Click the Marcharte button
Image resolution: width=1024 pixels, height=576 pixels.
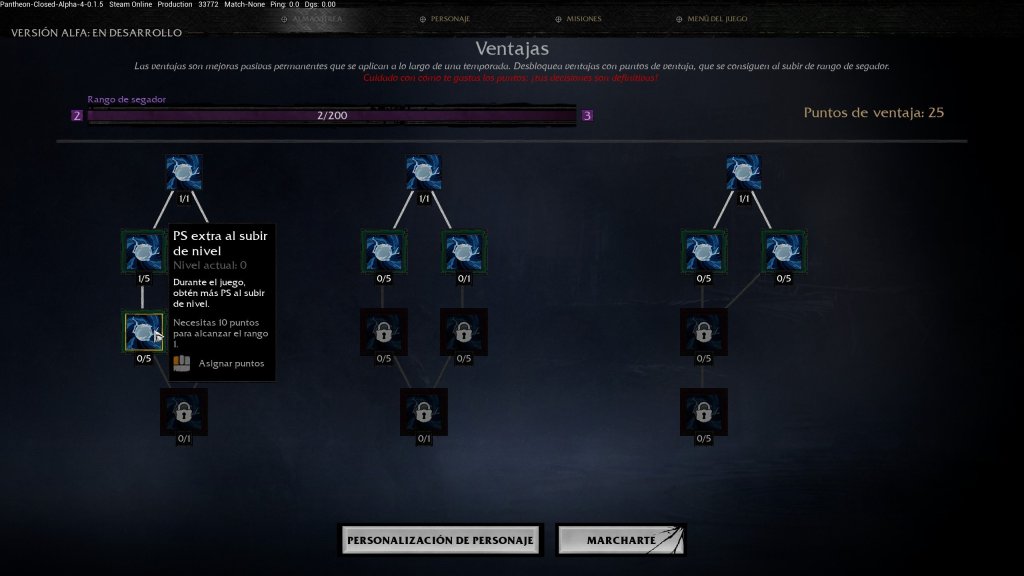(x=620, y=540)
